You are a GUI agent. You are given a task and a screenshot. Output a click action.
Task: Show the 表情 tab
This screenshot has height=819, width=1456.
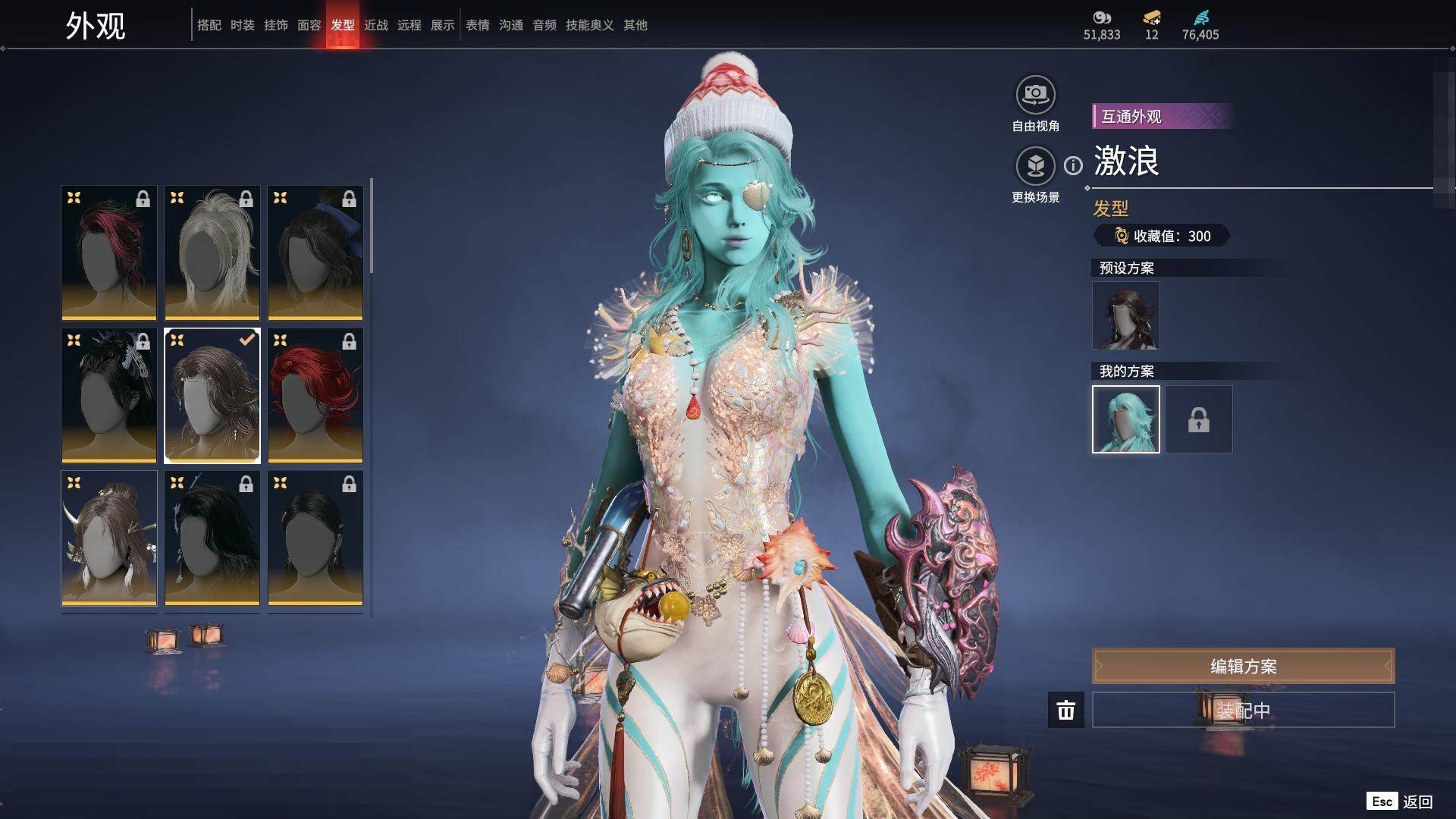477,25
